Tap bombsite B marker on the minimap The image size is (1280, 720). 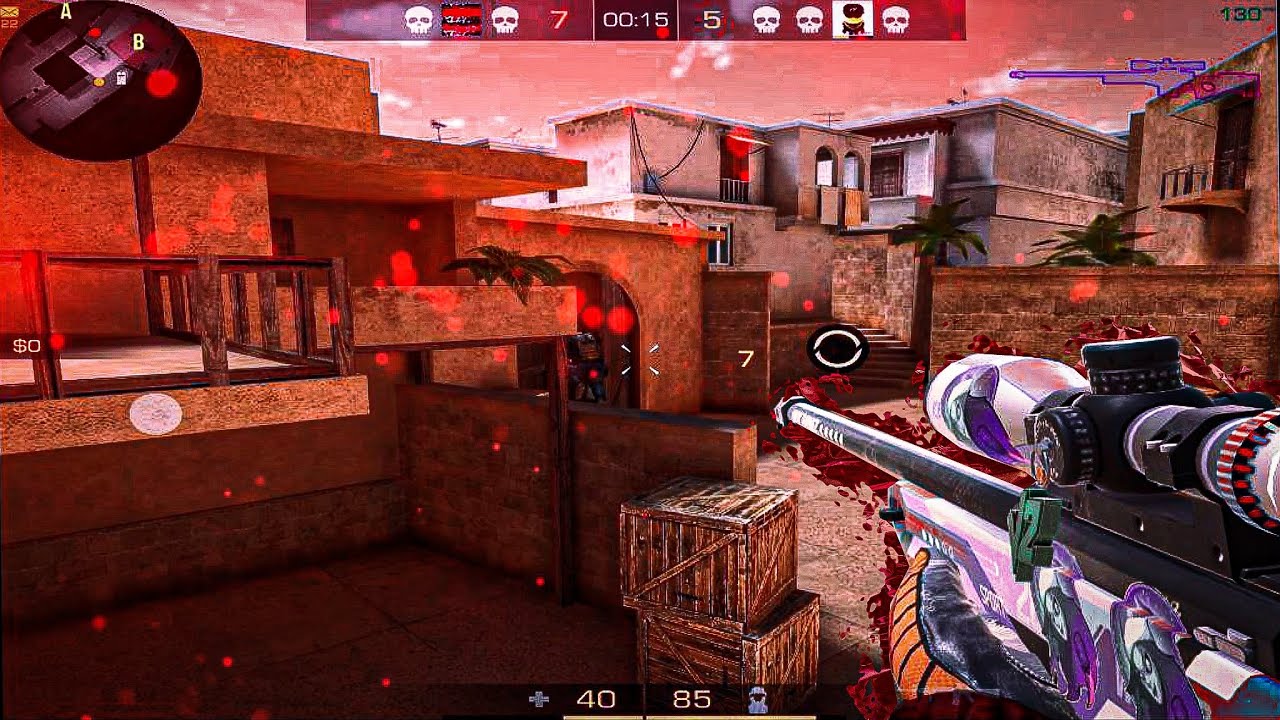137,41
